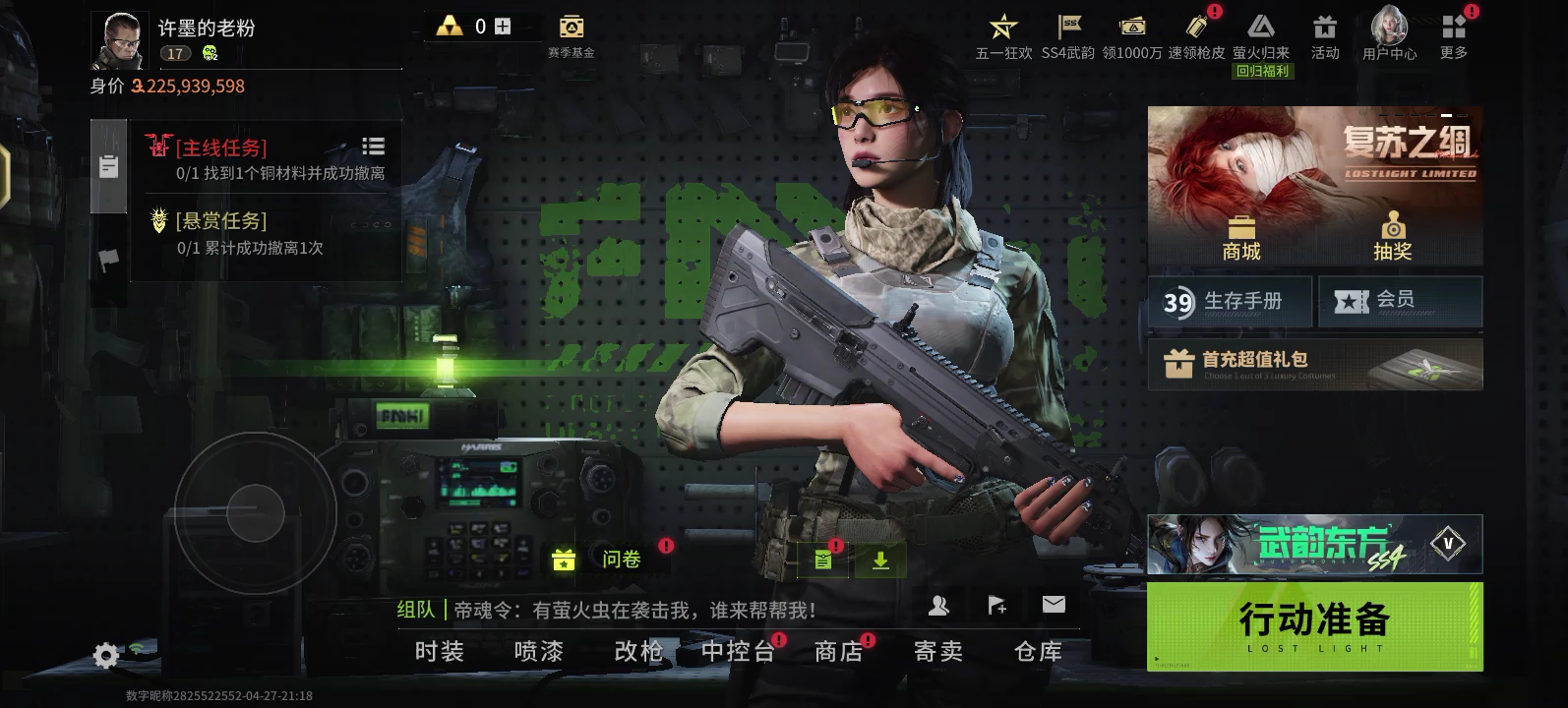Expand the mission list via the list icon
Screen dimensions: 1568x708
click(x=373, y=145)
